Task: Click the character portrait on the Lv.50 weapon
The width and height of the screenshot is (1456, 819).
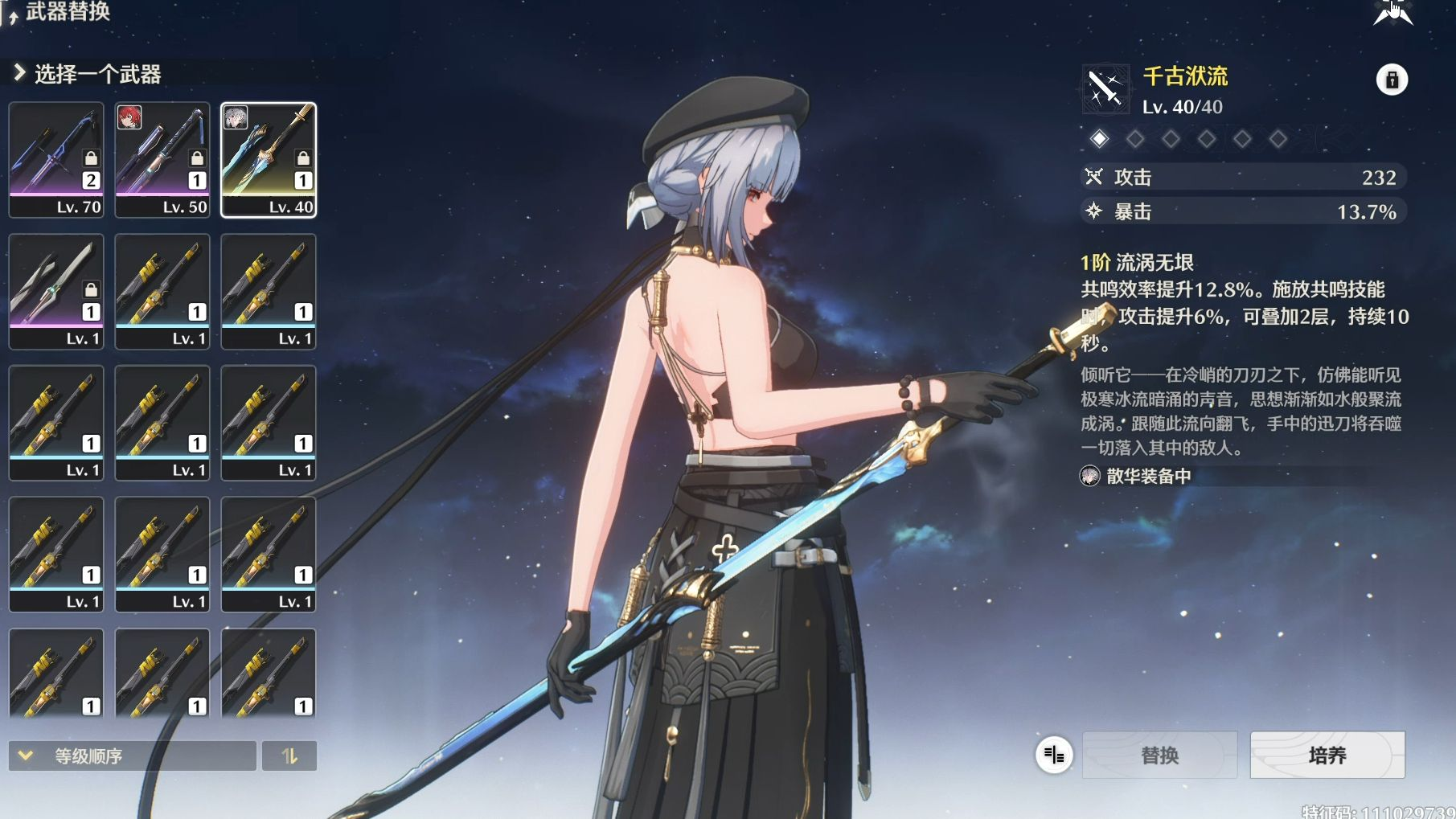Action: click(x=130, y=117)
